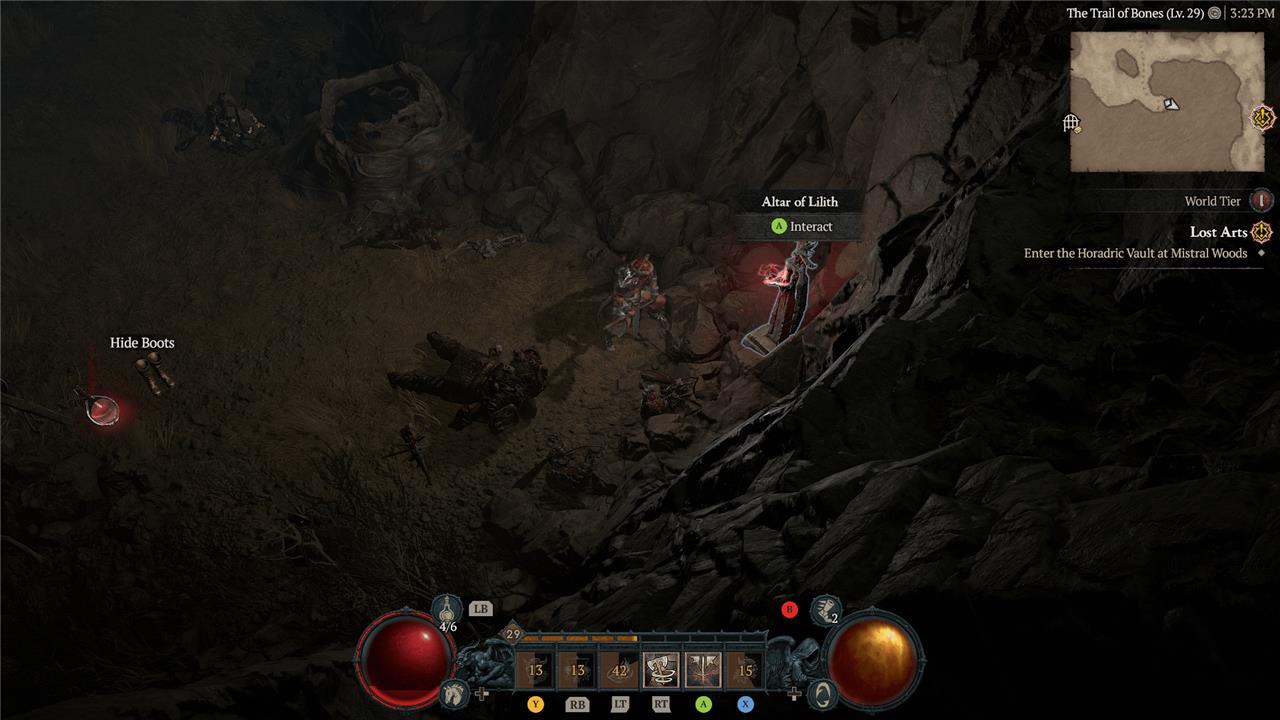
Task: Activate the crossed axes skill
Action: [x=703, y=671]
